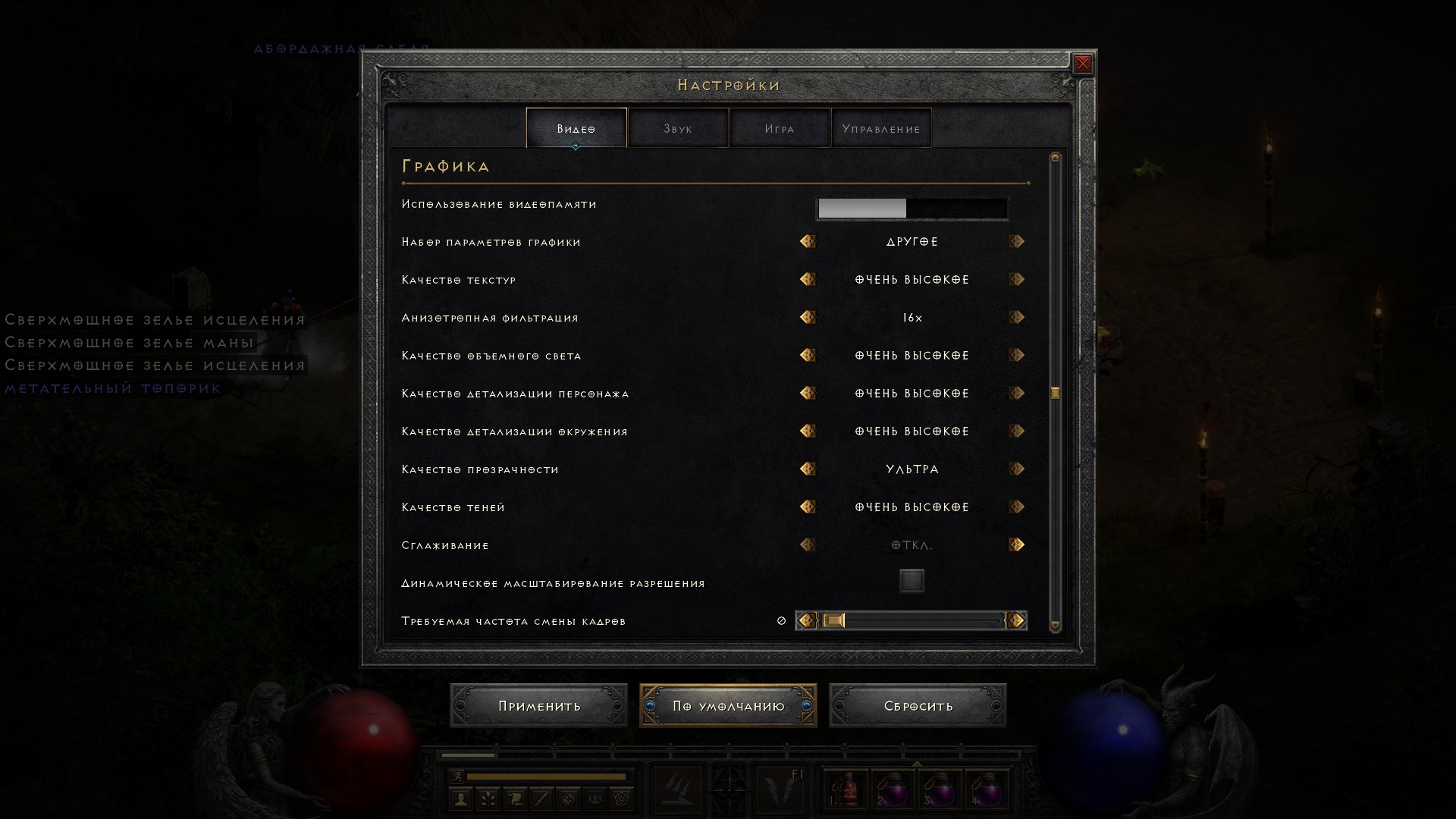
Task: Lower Качество теней with left arrow
Action: click(808, 507)
